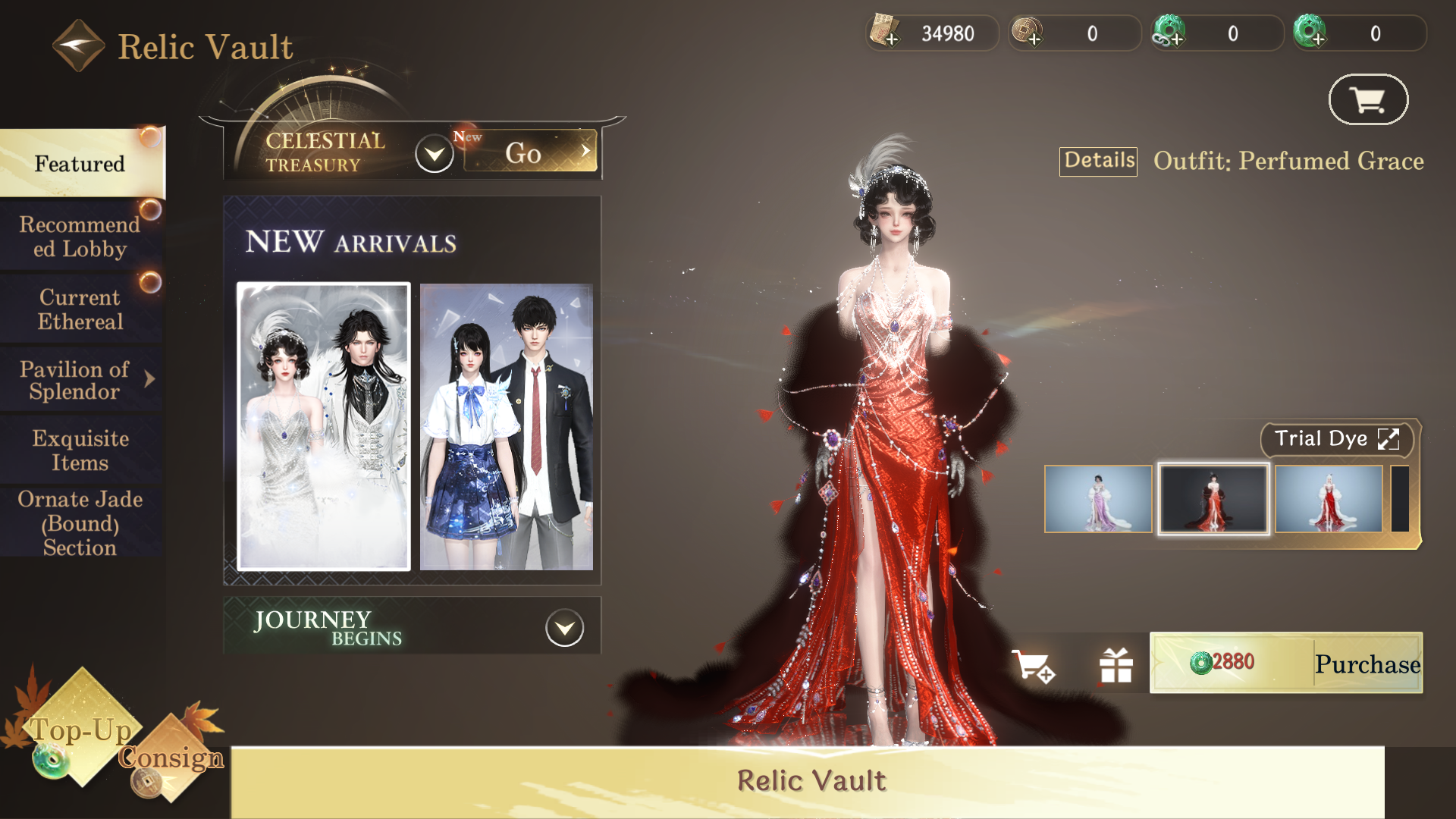Viewport: 1456px width, 819px height.
Task: Preview the red and white dye variant
Action: pyautogui.click(x=1329, y=499)
